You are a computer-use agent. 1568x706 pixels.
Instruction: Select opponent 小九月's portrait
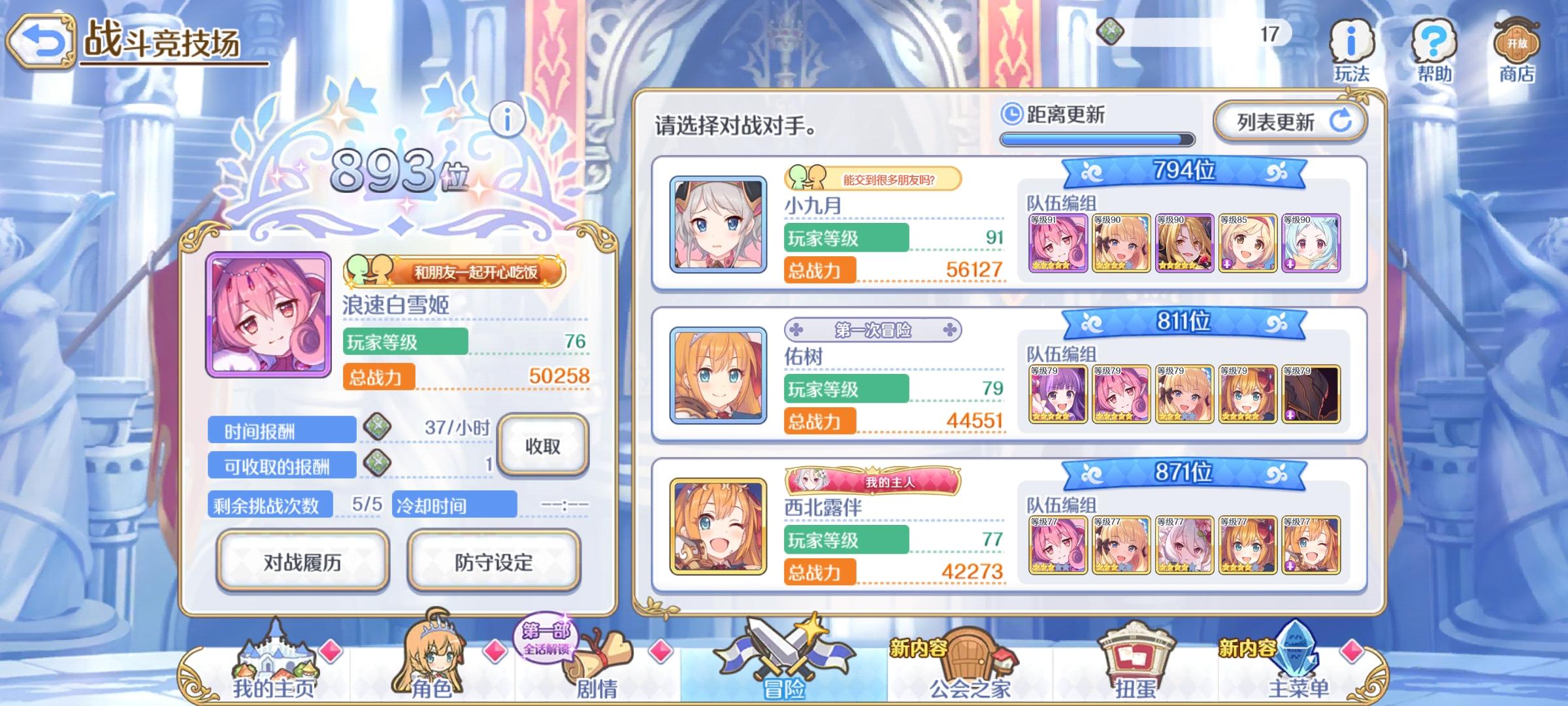717,226
